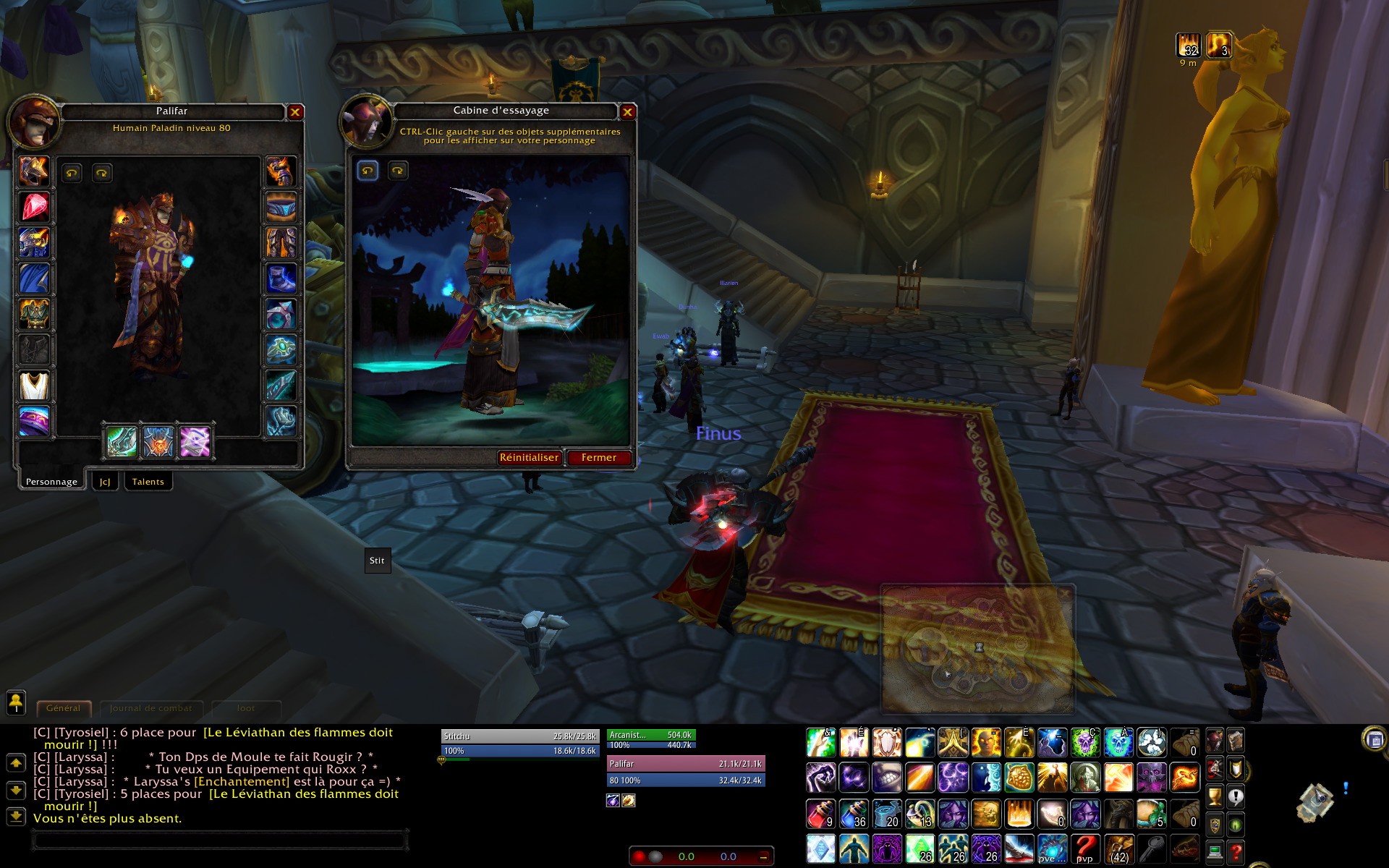Click the Réinitialiser button
This screenshot has height=868, width=1389.
click(529, 458)
